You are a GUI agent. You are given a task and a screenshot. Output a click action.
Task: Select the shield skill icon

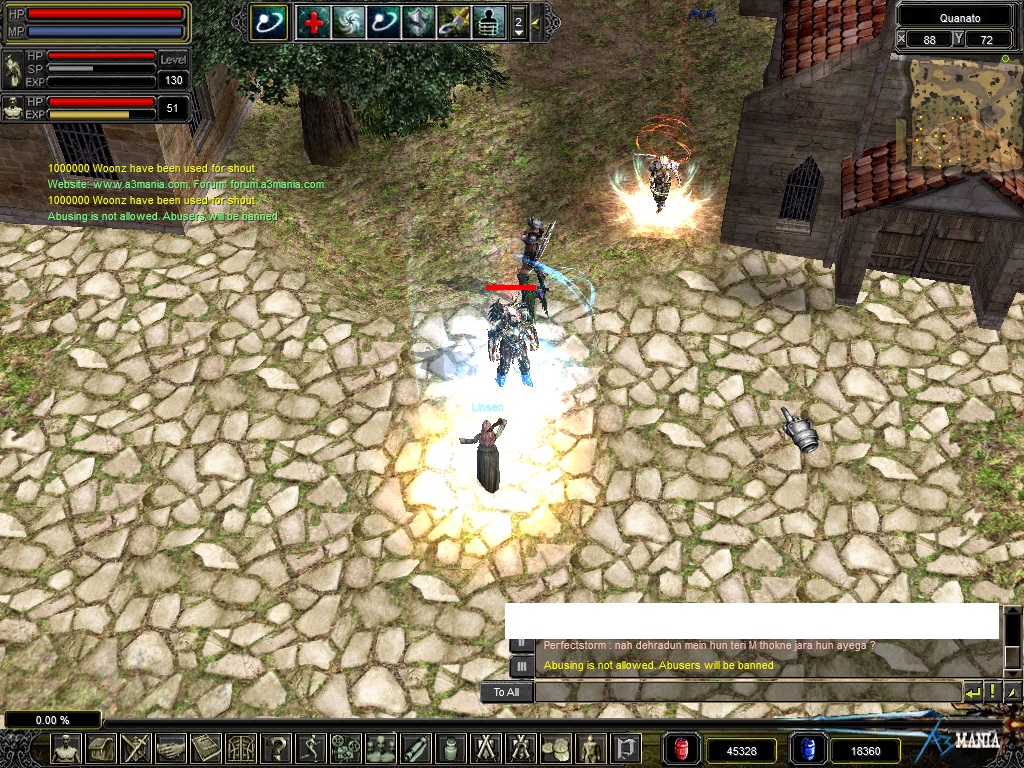point(418,21)
